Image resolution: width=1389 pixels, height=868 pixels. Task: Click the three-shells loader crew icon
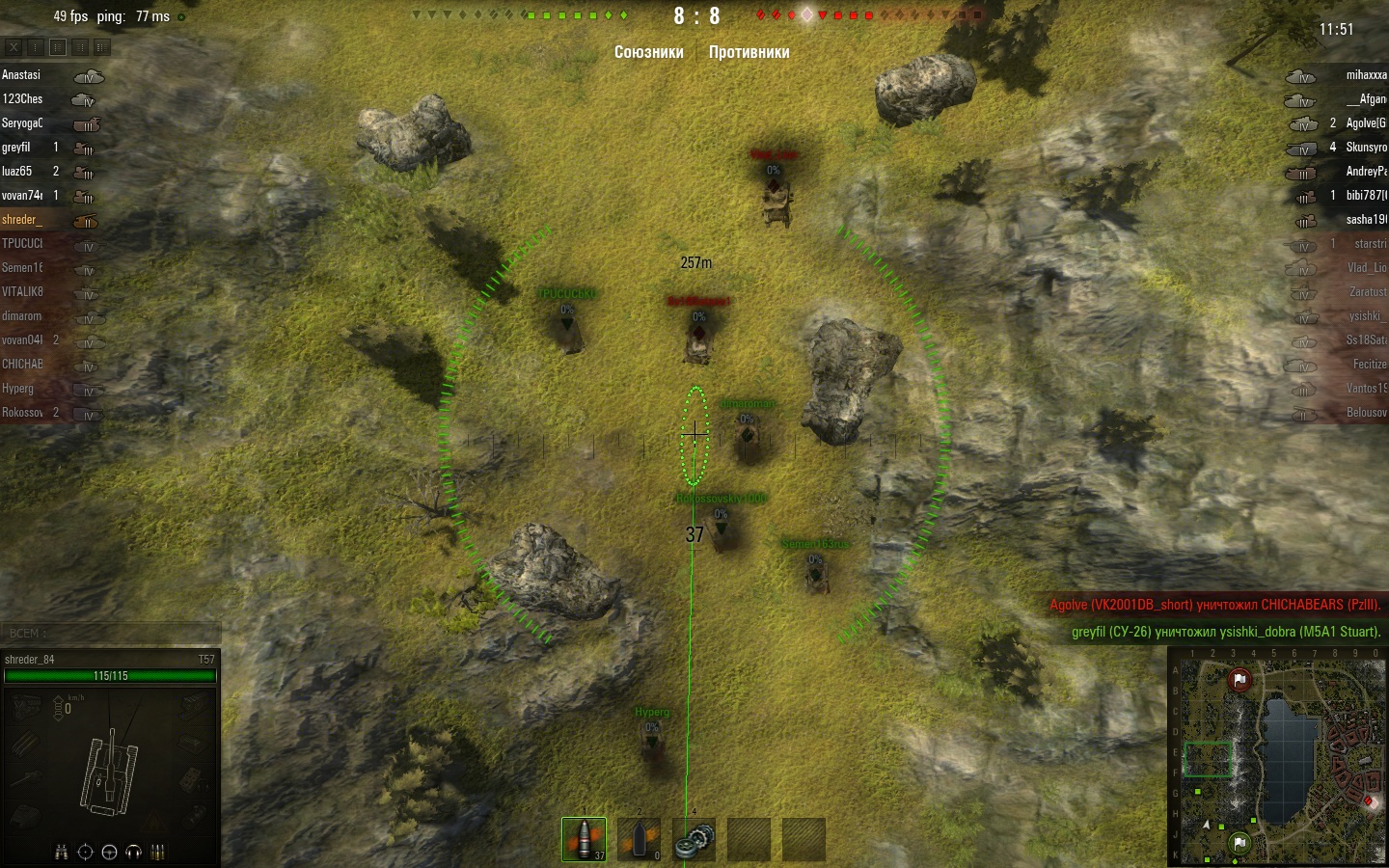(x=158, y=852)
